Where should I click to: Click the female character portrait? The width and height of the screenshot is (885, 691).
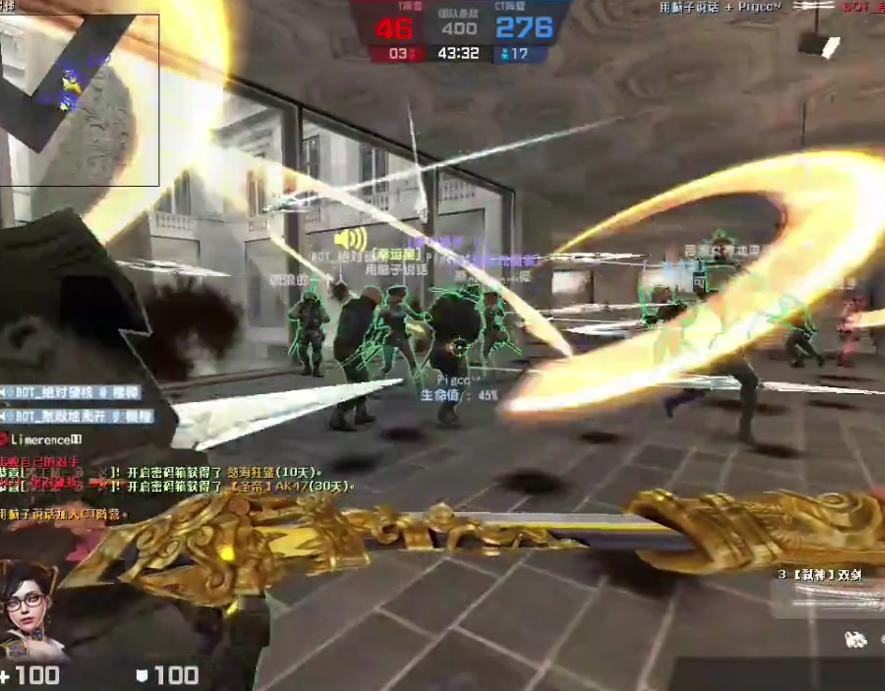pyautogui.click(x=30, y=611)
